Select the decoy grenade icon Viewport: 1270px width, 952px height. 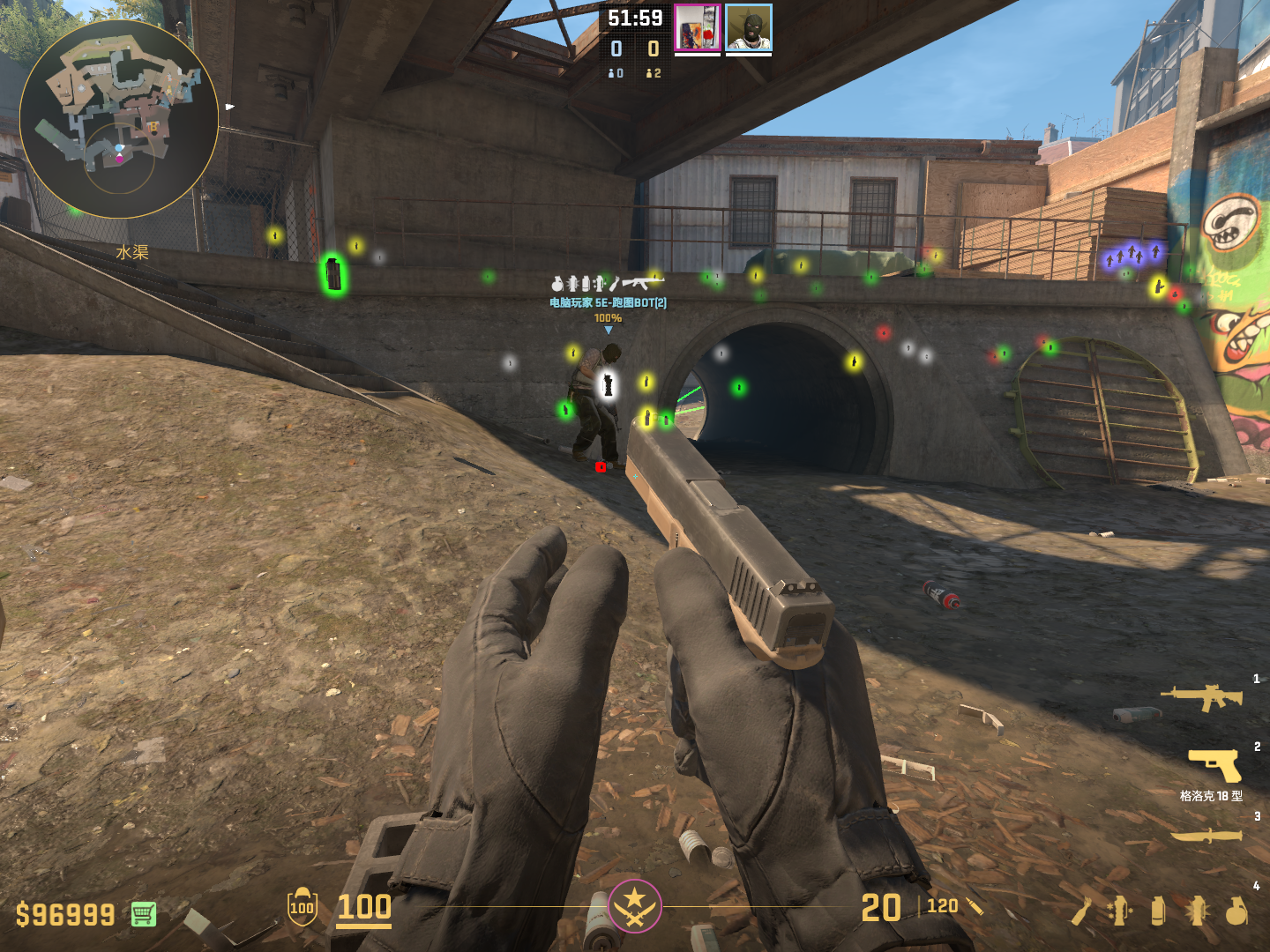(x=1119, y=911)
